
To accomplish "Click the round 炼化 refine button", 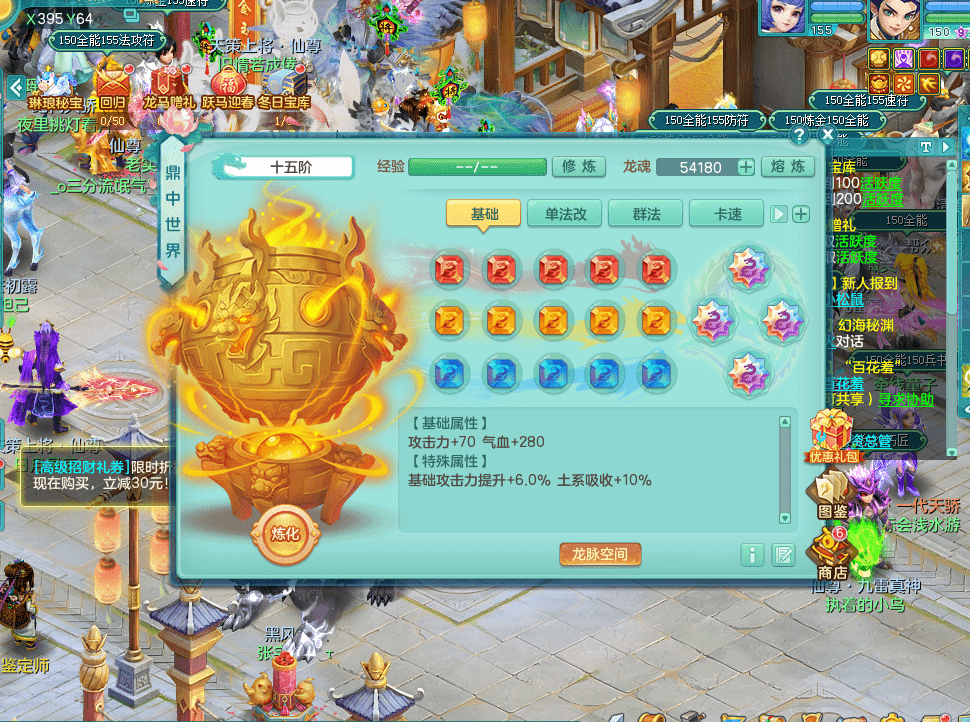I will (285, 533).
